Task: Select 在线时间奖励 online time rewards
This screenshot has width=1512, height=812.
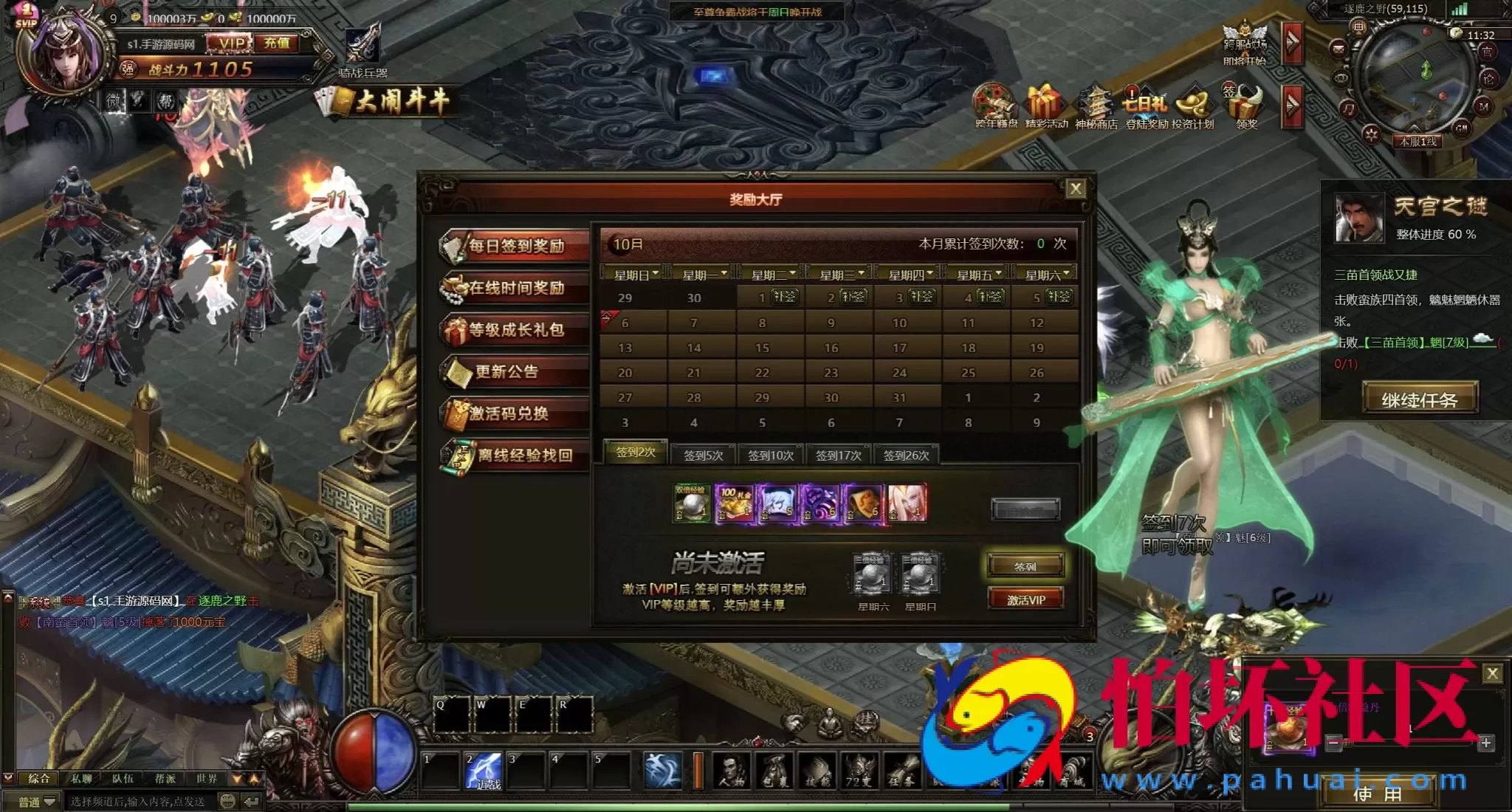Action: point(515,288)
